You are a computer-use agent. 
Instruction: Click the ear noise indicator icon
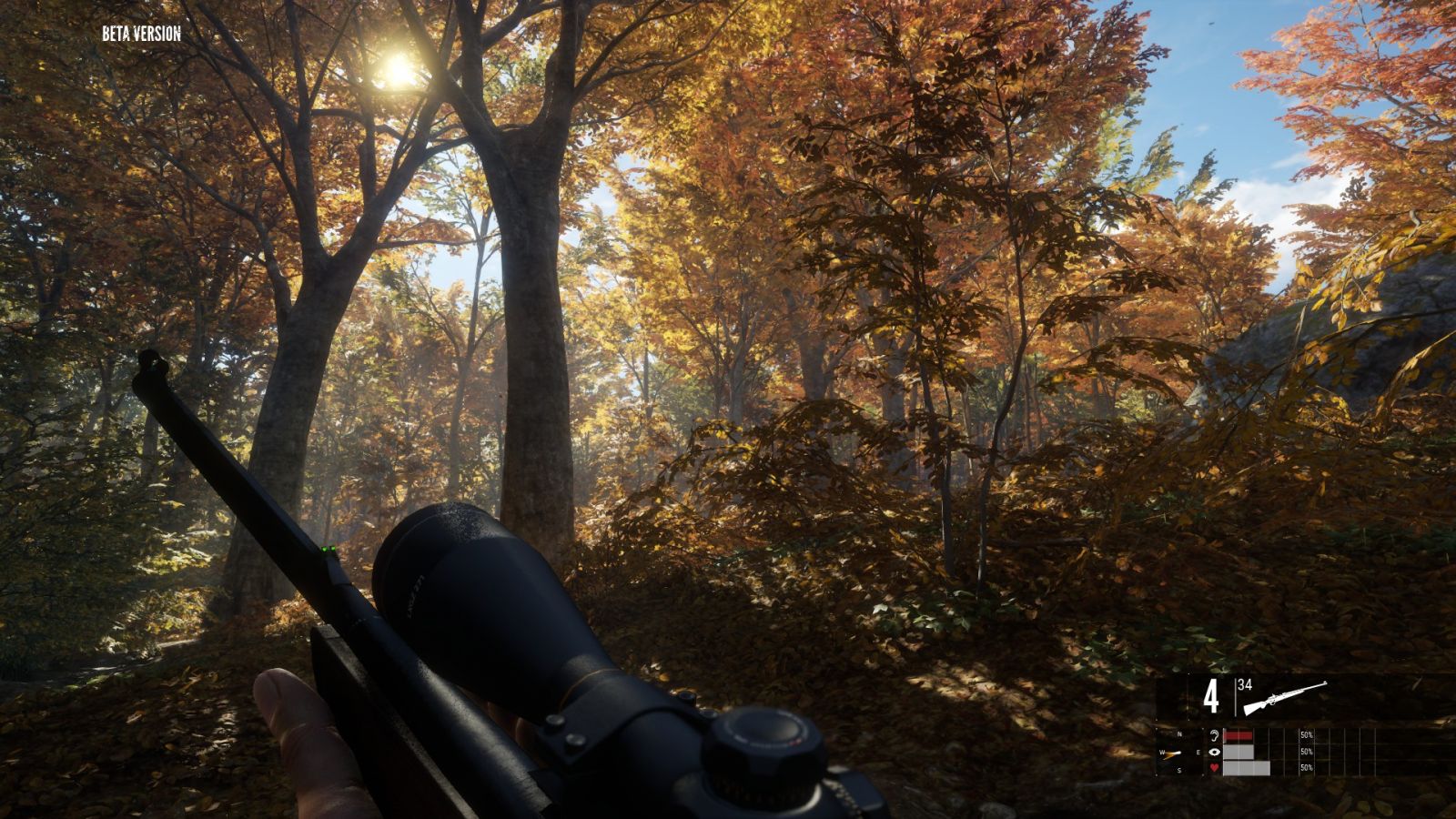point(1214,735)
